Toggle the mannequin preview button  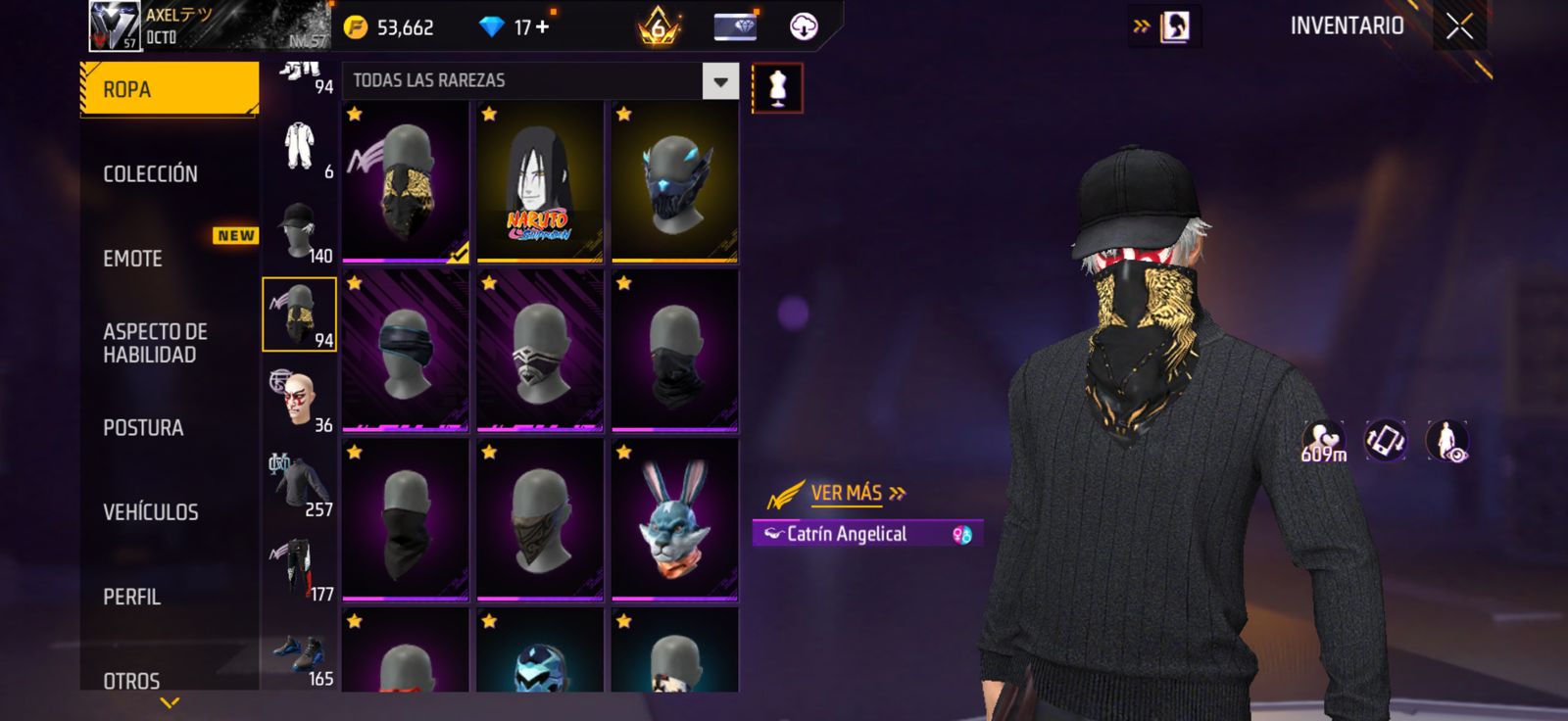tap(777, 88)
